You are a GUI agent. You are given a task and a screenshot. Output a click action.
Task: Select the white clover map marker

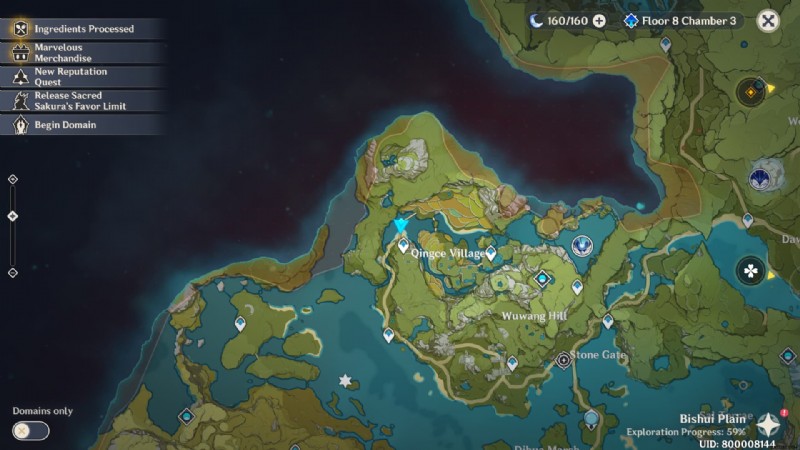pos(750,270)
